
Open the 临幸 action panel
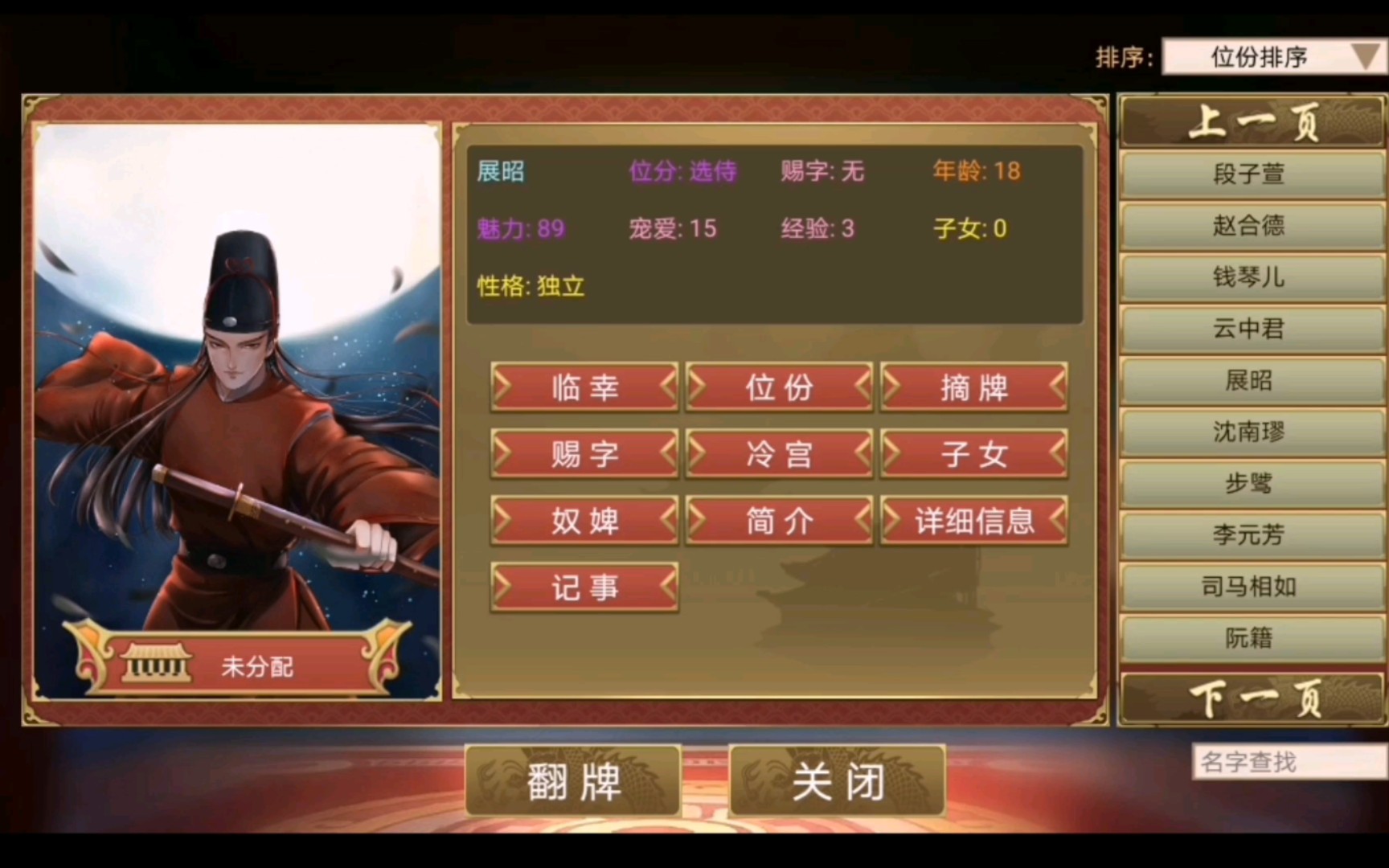[x=584, y=387]
